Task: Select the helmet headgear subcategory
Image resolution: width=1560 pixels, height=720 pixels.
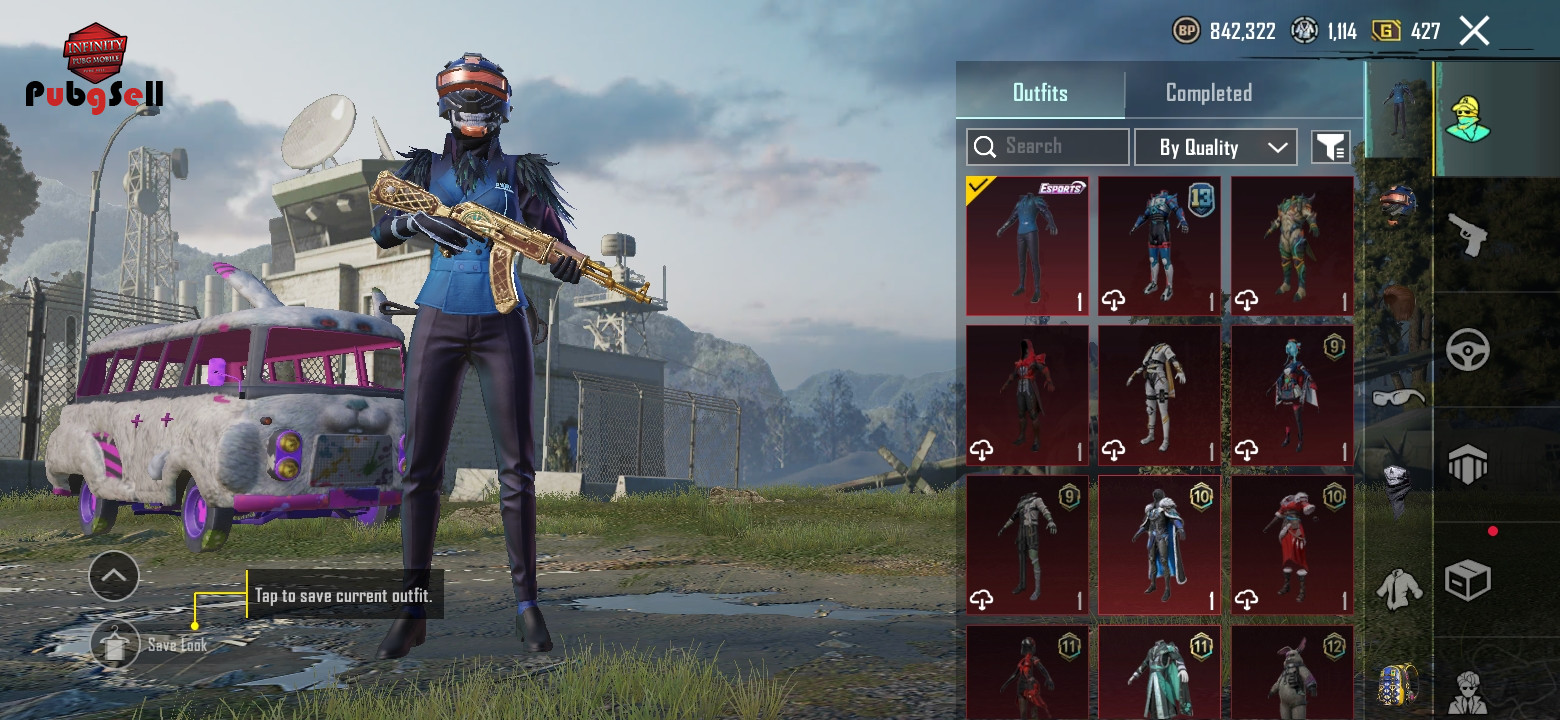Action: (x=1398, y=204)
